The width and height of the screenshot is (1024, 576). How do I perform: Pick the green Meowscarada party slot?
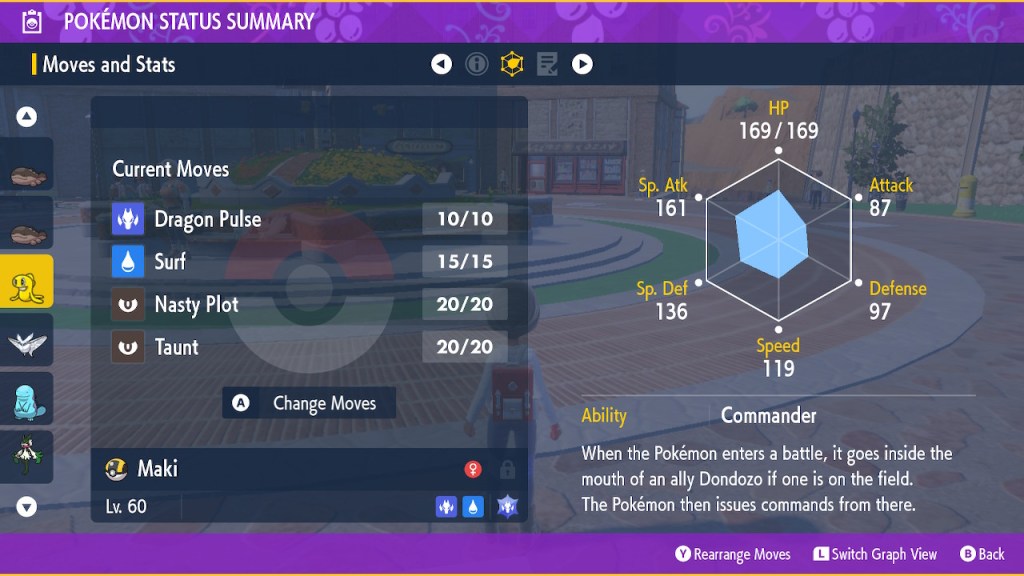click(x=26, y=455)
